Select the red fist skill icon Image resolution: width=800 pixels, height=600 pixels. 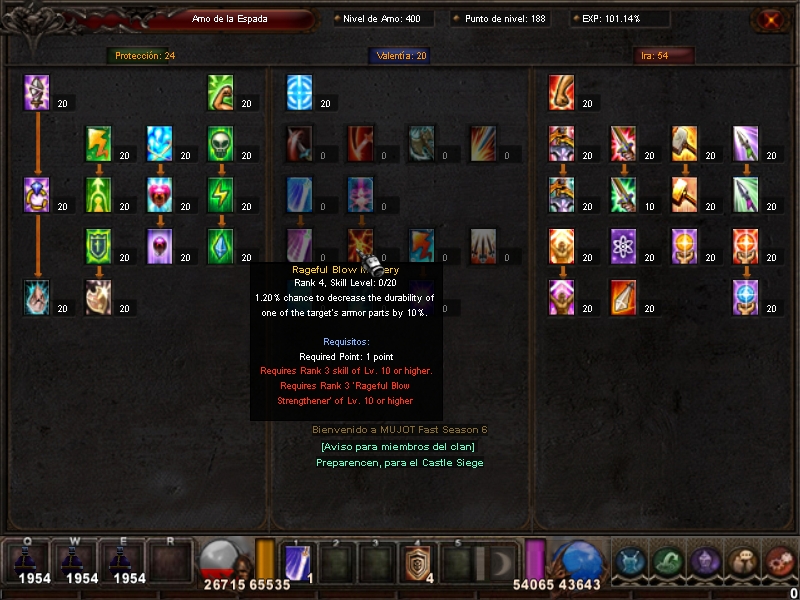[x=562, y=92]
